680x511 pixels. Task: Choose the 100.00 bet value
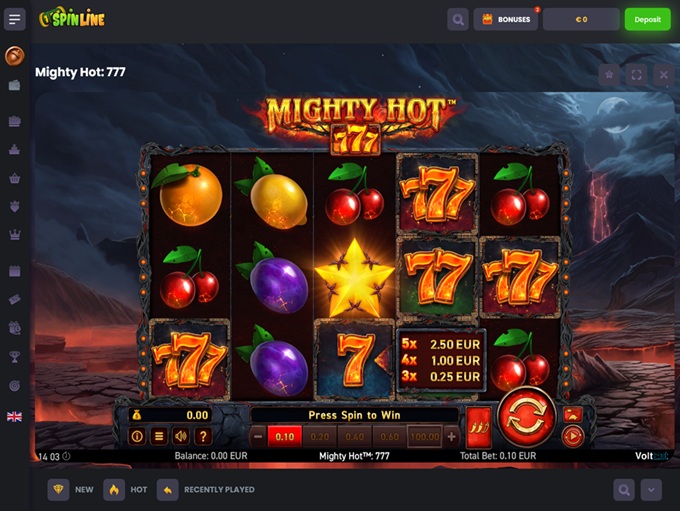tap(424, 436)
